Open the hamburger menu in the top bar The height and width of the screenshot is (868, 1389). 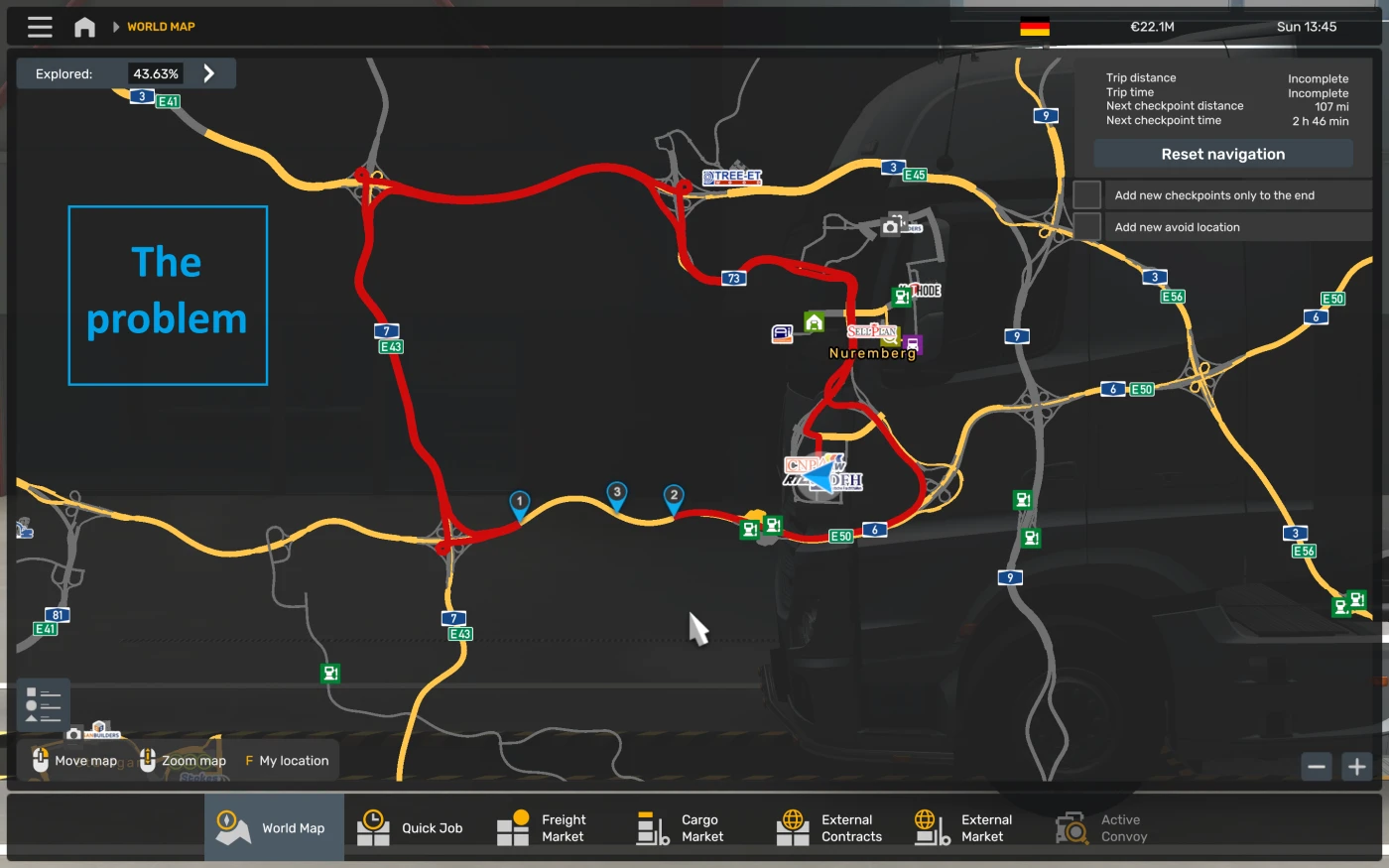pyautogui.click(x=39, y=27)
